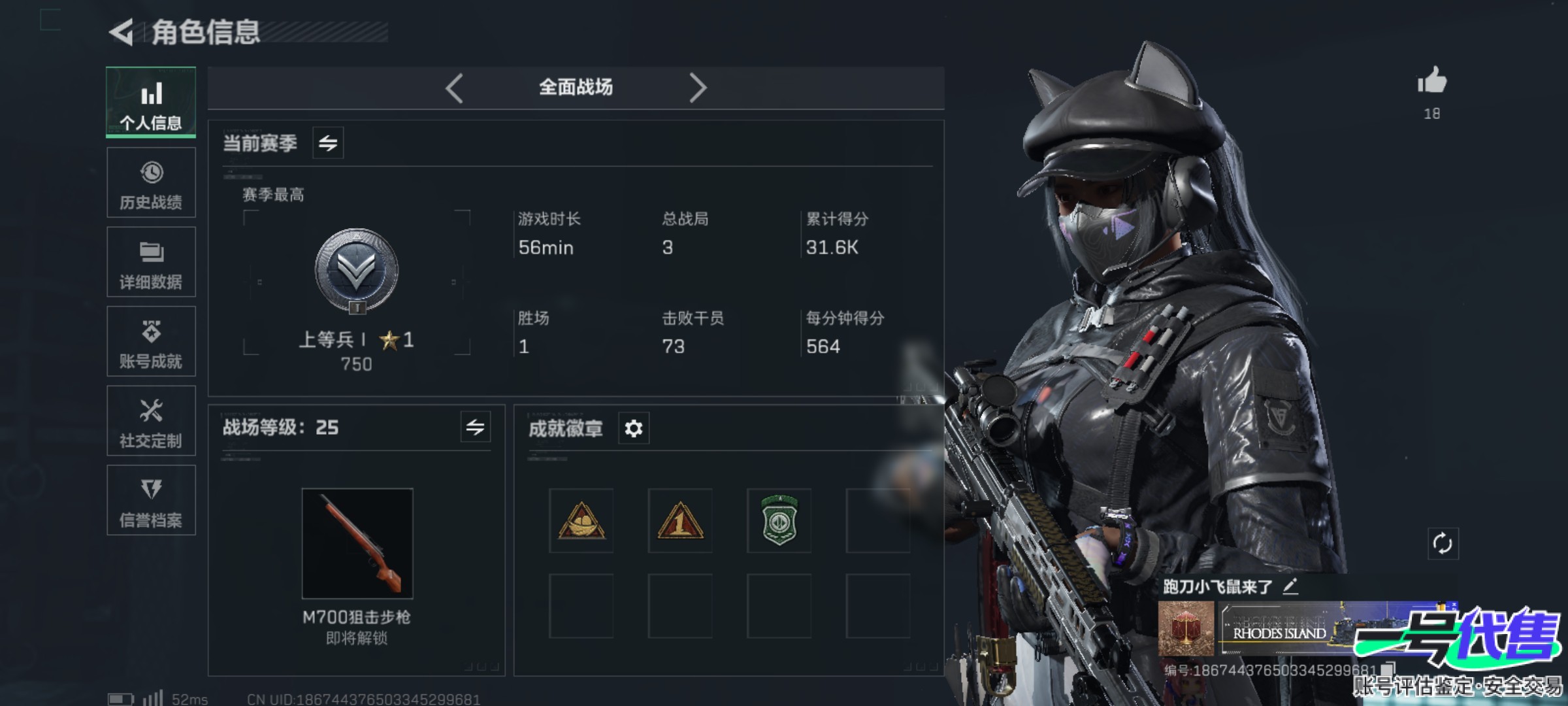Open the 成就徽章 gear settings
Viewport: 1568px width, 706px height.
click(634, 428)
